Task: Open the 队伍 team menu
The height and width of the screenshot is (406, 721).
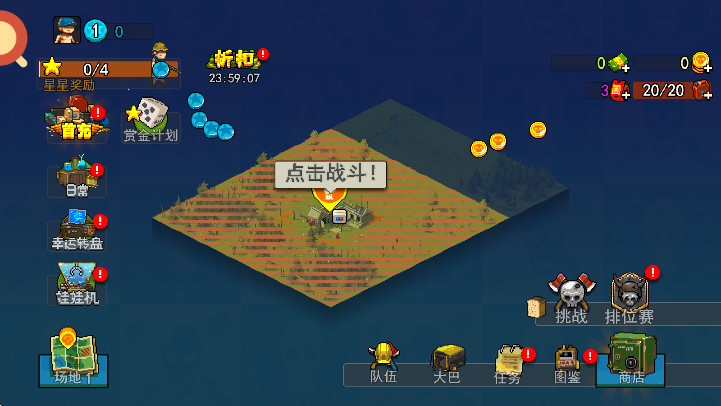Action: (383, 364)
